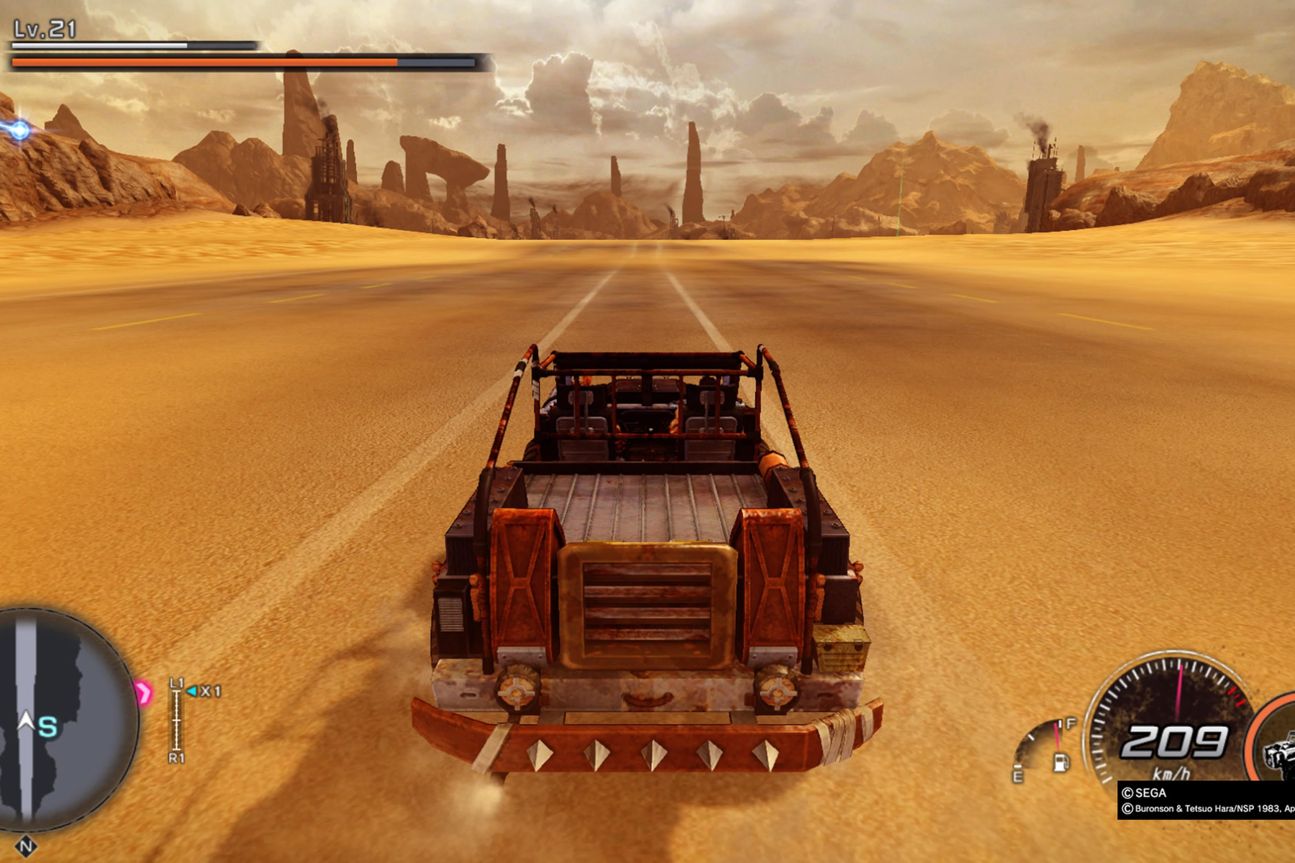The image size is (1295, 863).
Task: Click the dashed gear shift track between L1 and R1
Action: [176, 720]
